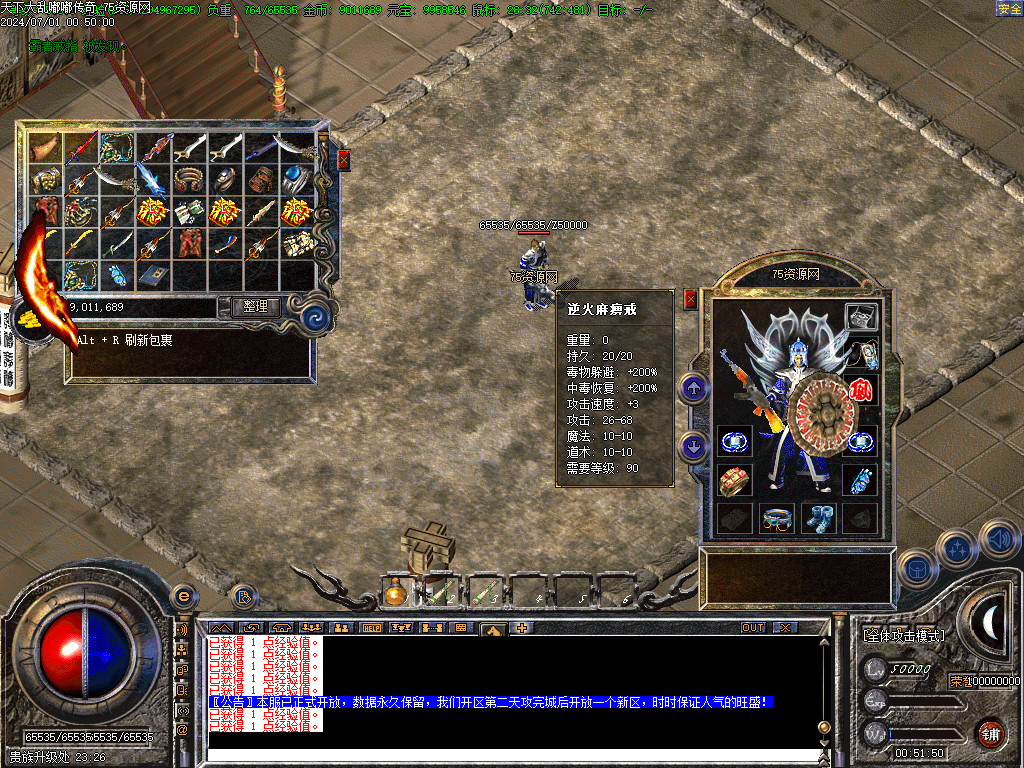Click the 整理 sort button in the bag
The height and width of the screenshot is (768, 1024).
pos(255,307)
